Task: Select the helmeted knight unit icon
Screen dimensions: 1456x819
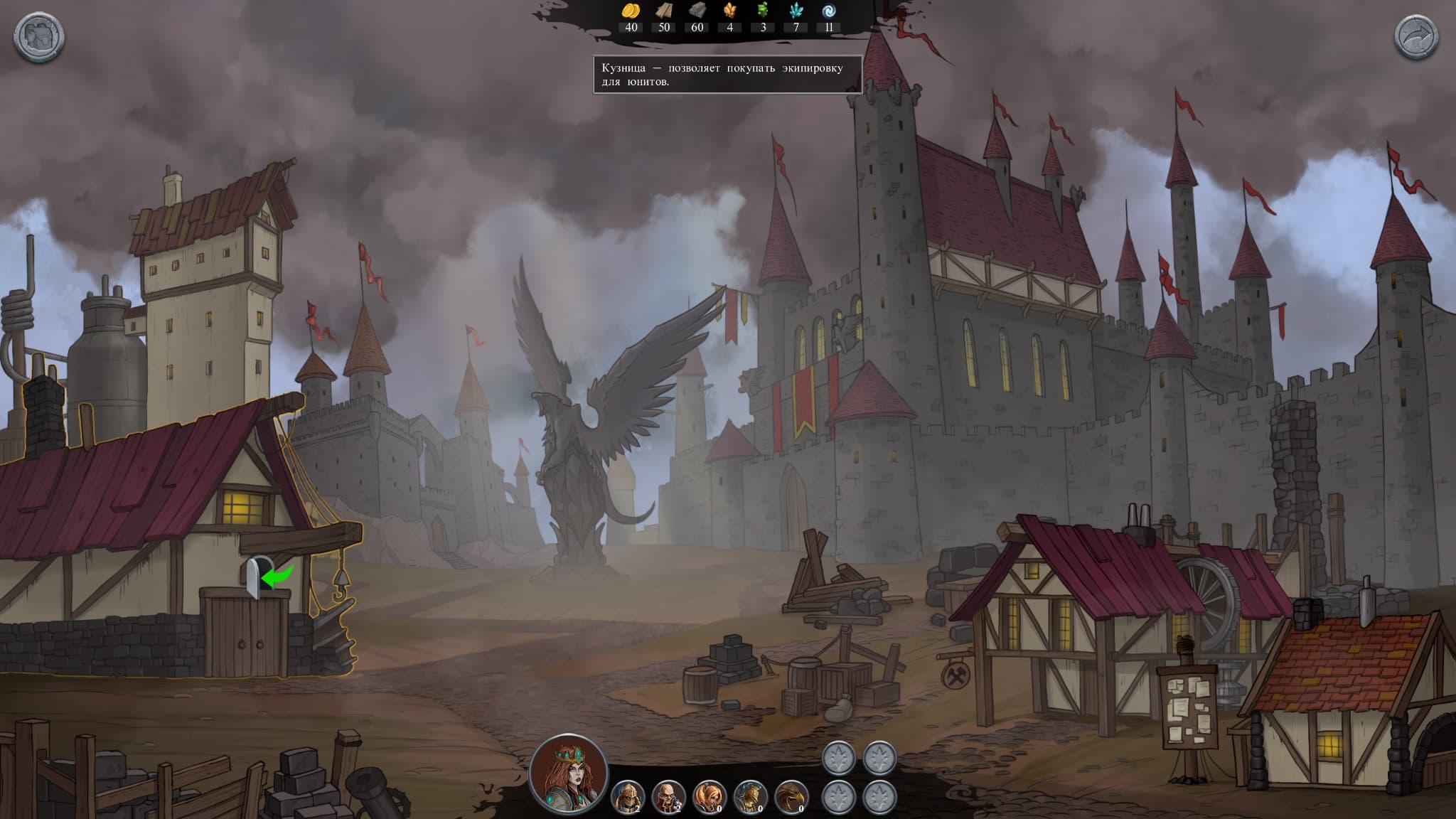Action: pyautogui.click(x=628, y=796)
